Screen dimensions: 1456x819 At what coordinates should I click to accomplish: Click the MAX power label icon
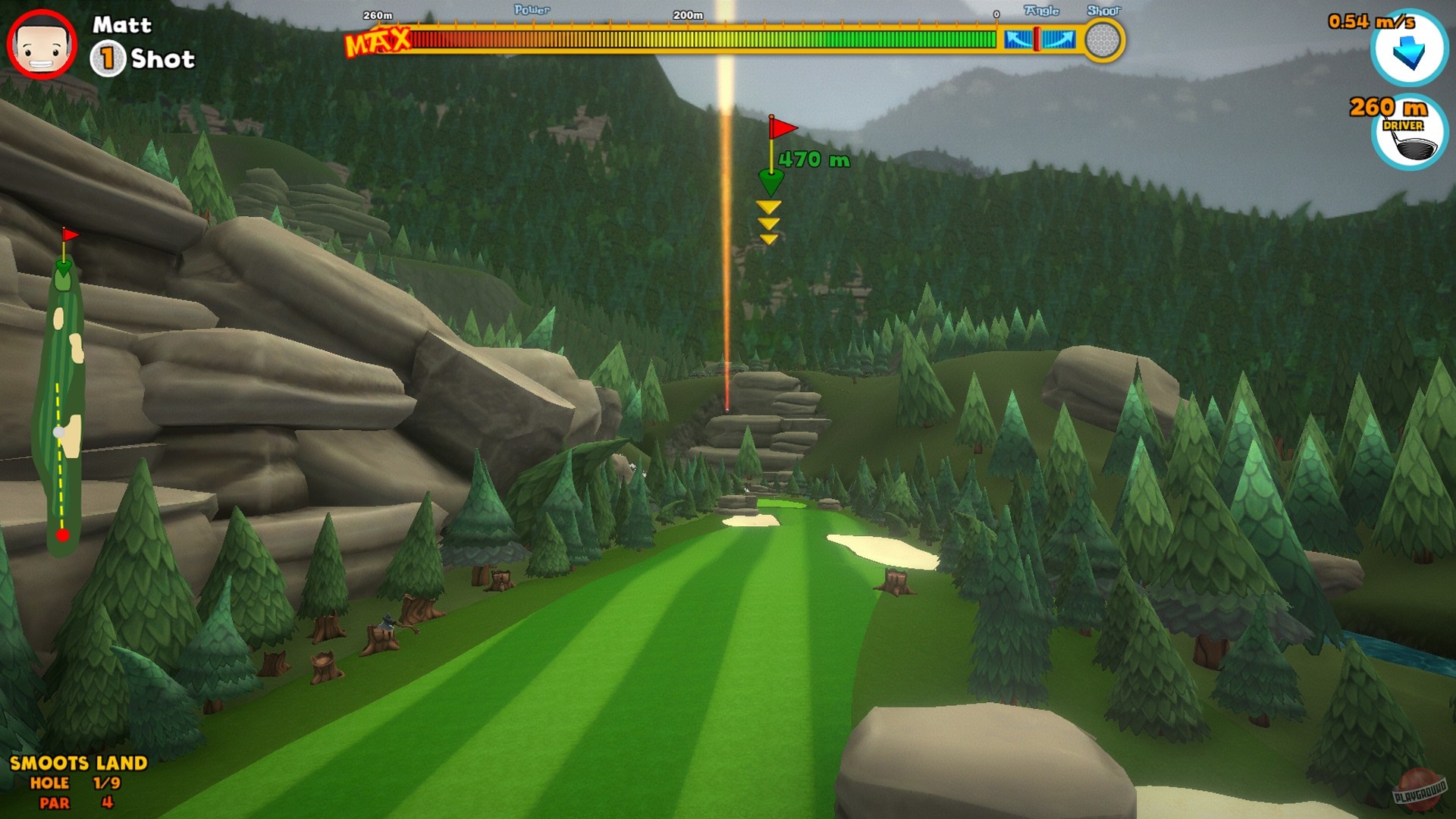click(377, 42)
